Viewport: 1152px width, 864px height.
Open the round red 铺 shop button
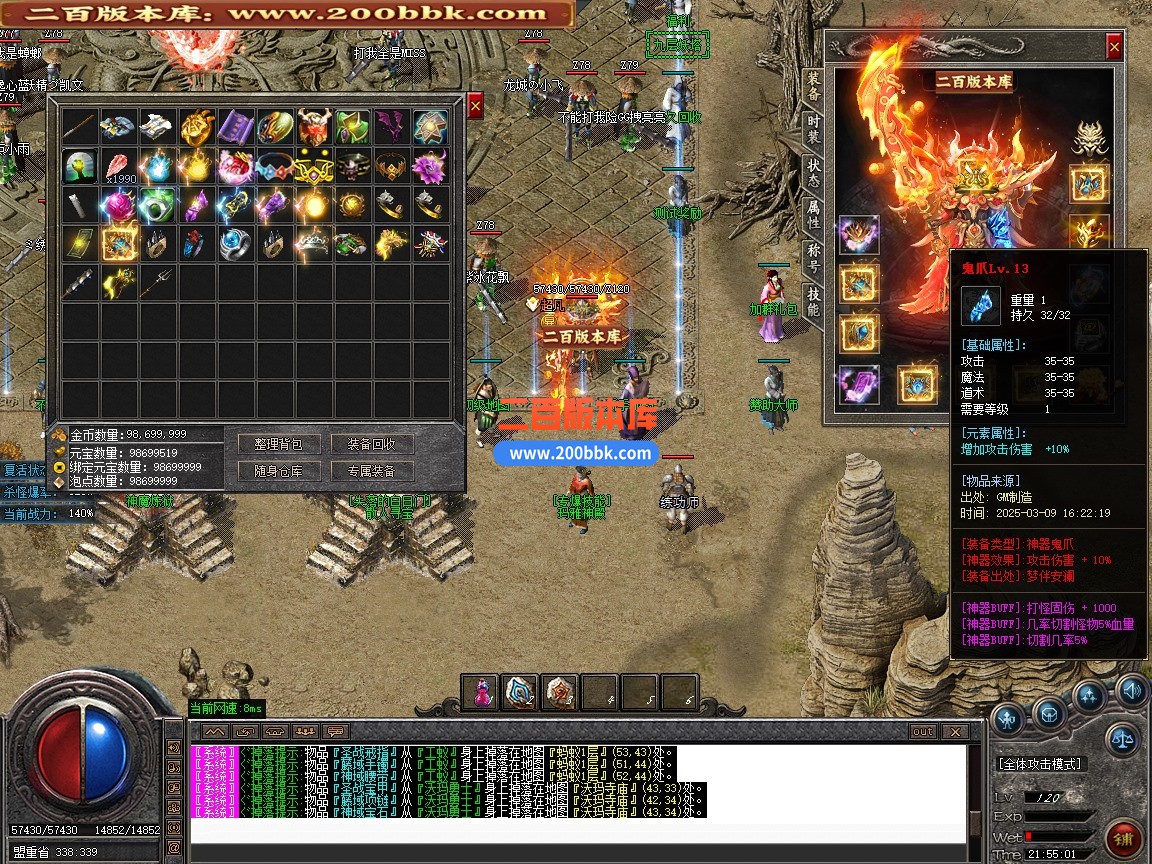pos(1125,838)
